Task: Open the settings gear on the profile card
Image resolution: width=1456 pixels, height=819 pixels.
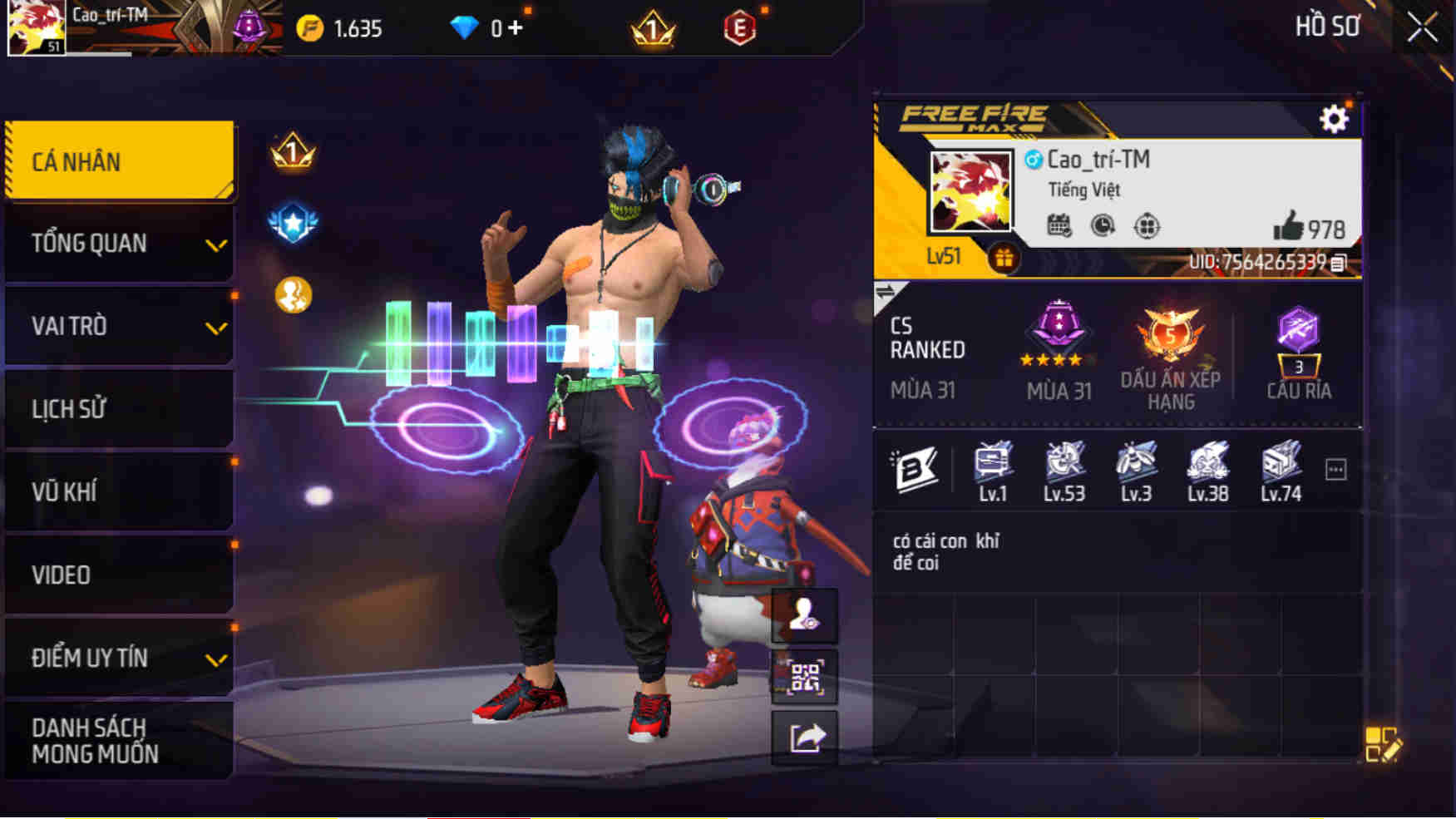Action: (1335, 119)
